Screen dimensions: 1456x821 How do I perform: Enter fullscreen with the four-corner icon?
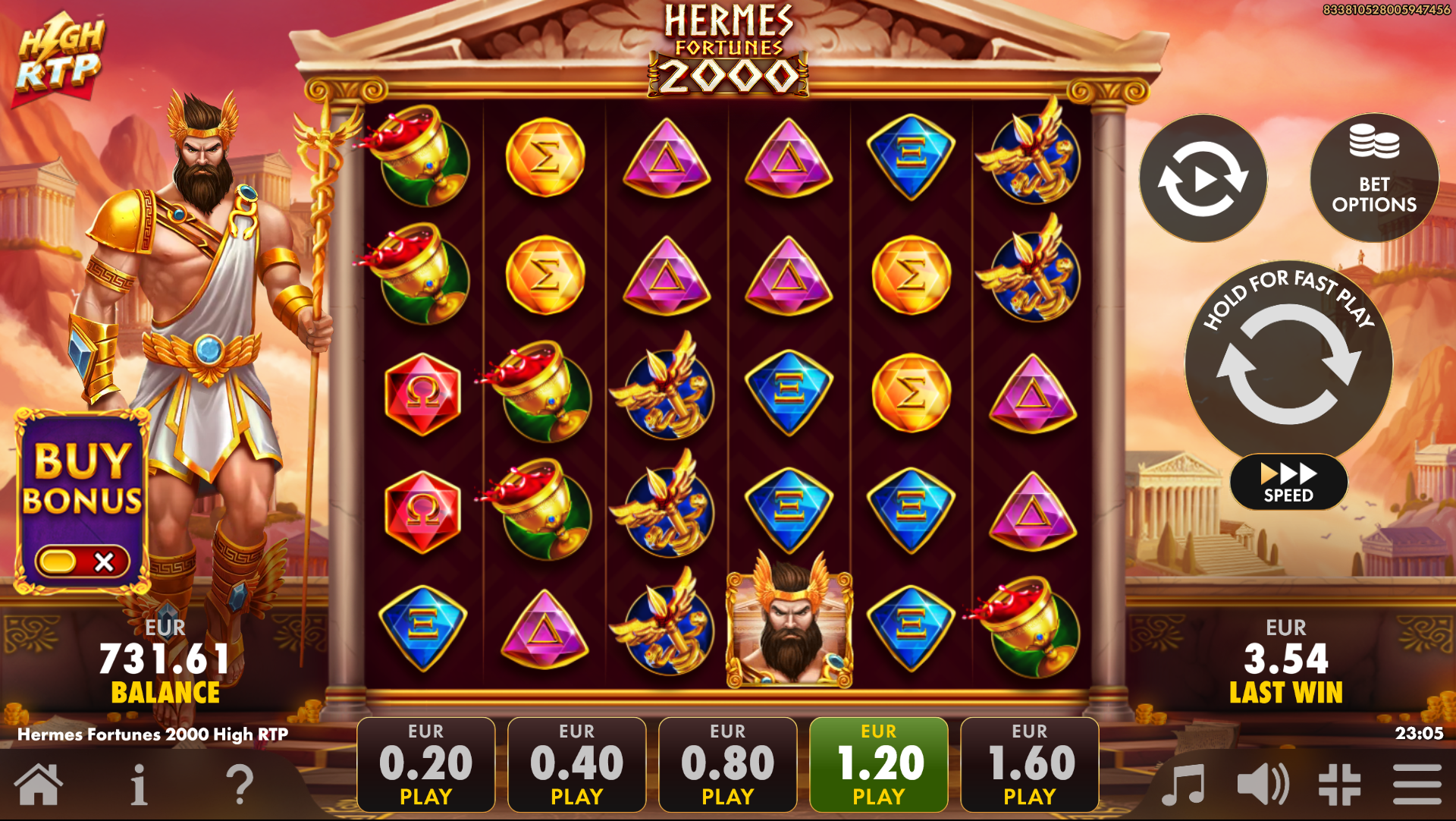point(1339,785)
